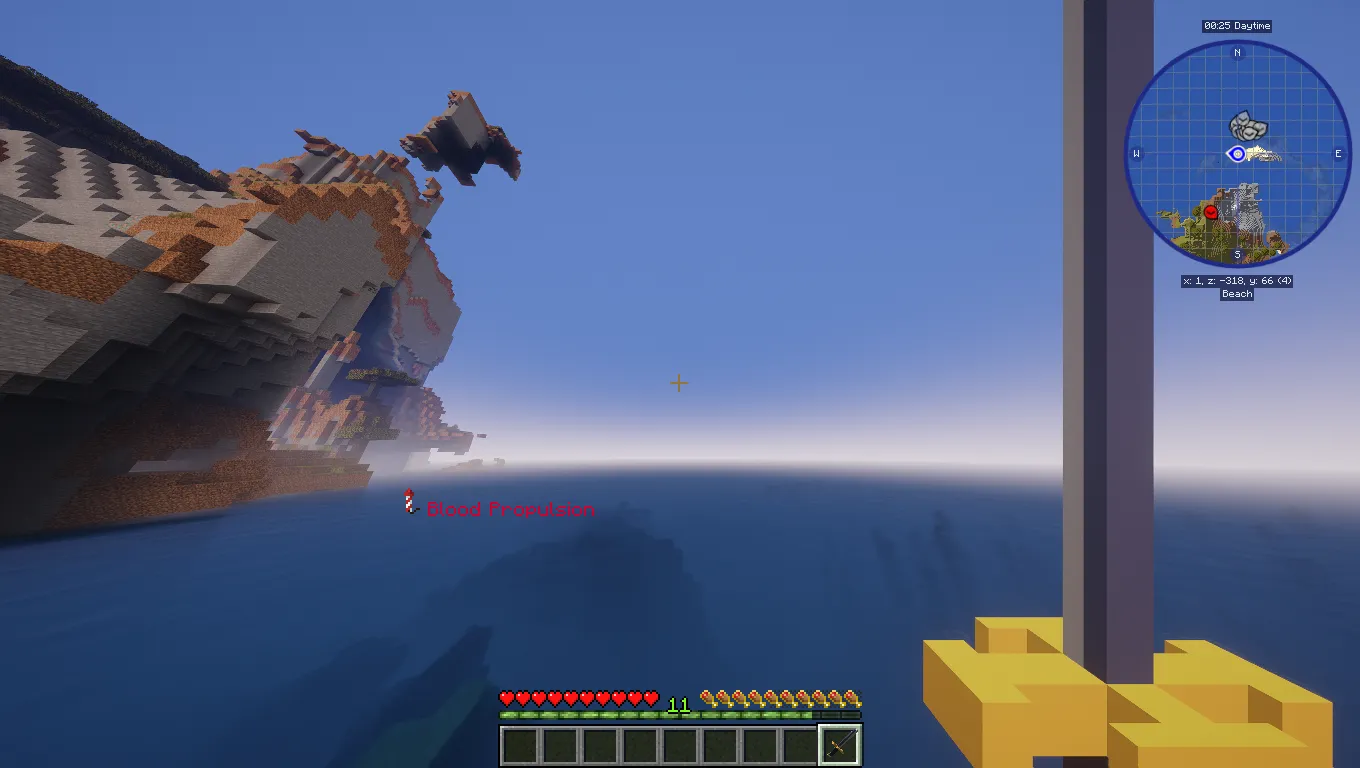Screen dimensions: 1360x768
Task: Click the Beach biome label
Action: click(1237, 294)
